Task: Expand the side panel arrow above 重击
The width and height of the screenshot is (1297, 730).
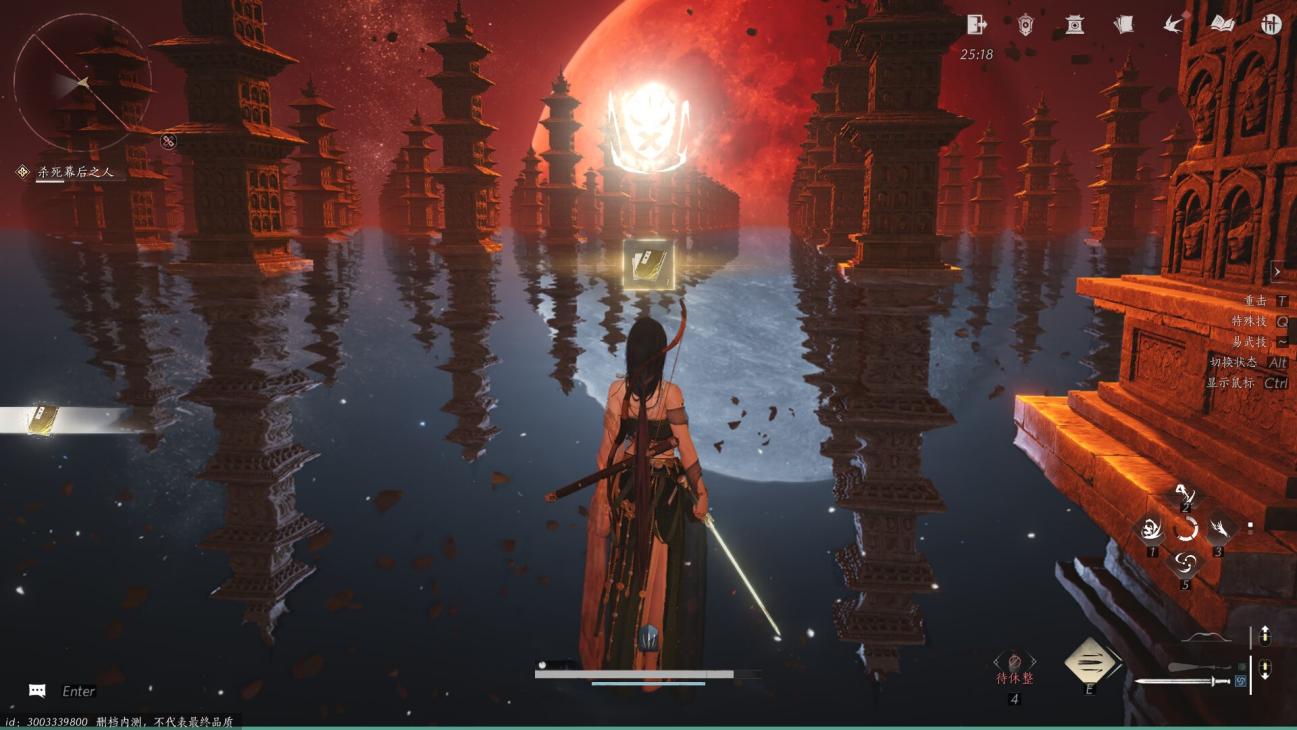Action: point(1277,271)
